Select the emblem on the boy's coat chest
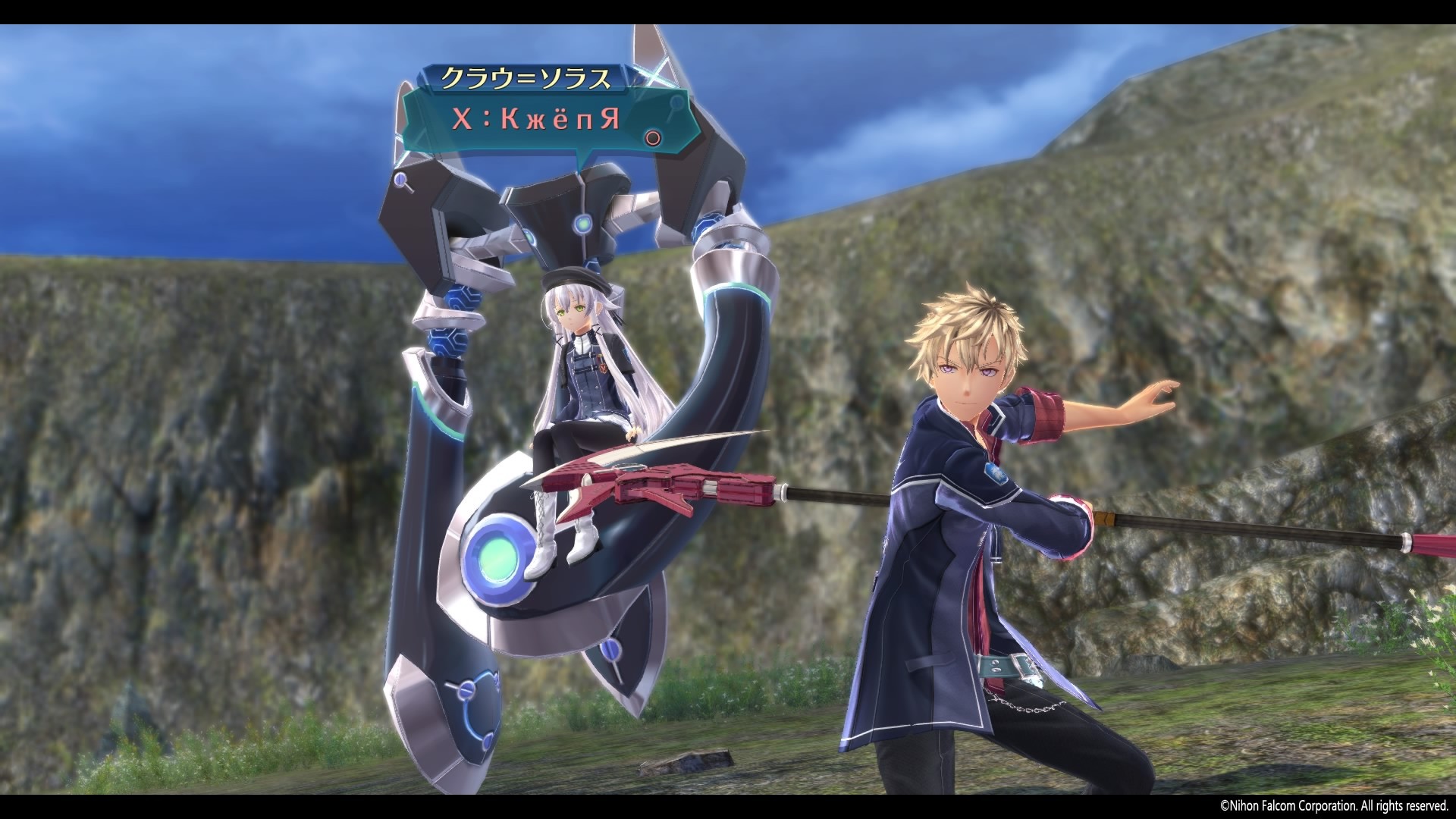Viewport: 1456px width, 819px height. 995,475
